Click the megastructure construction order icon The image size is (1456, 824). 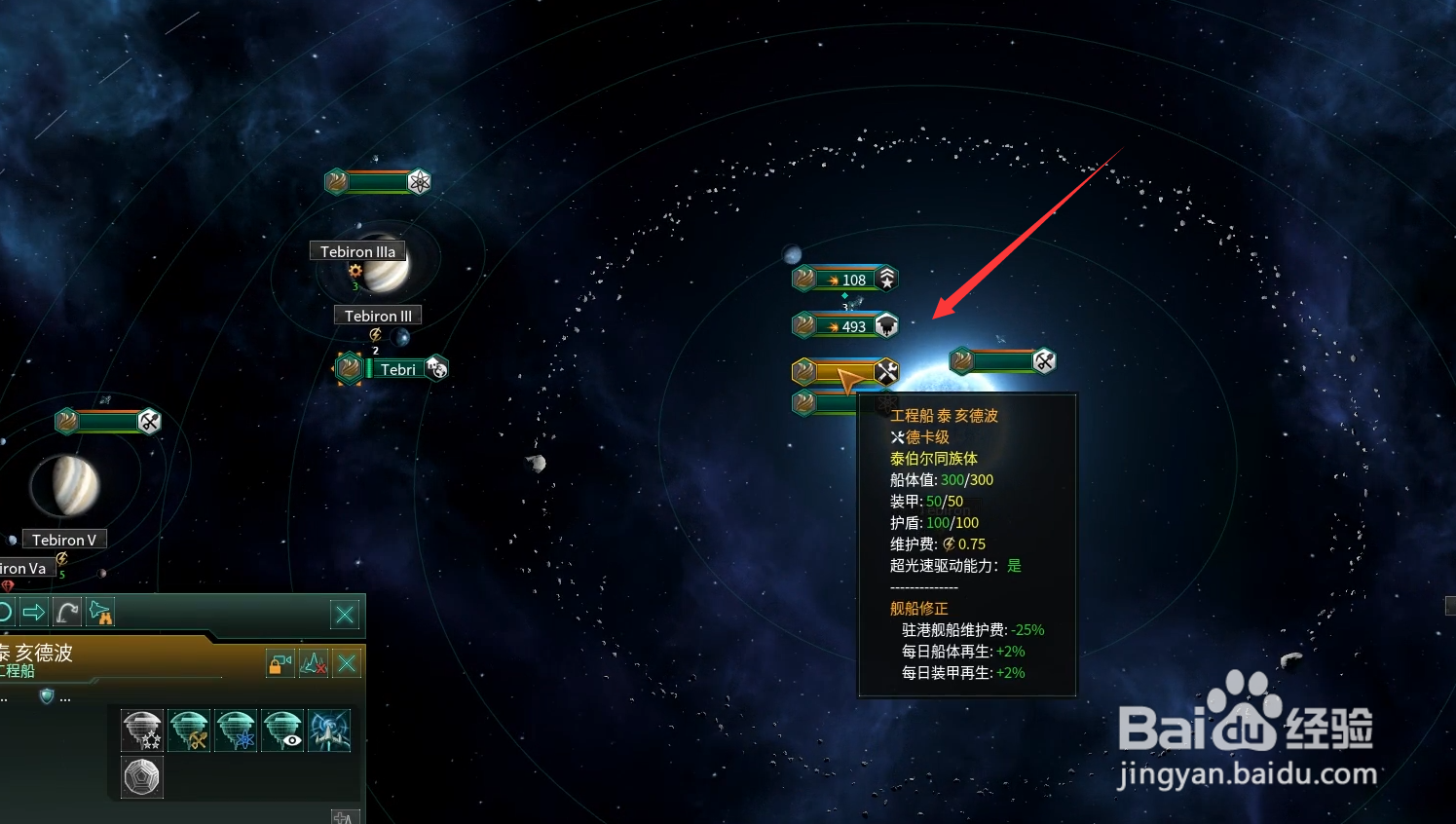pos(141,730)
